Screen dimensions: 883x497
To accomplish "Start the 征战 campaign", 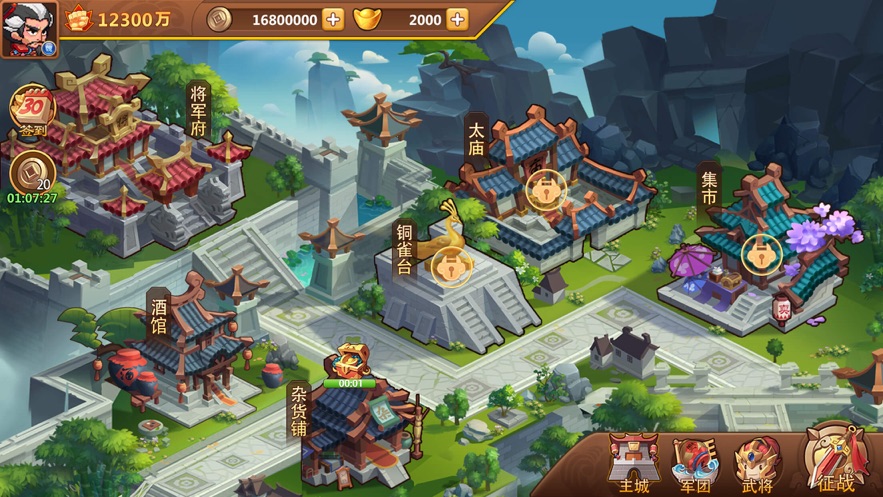I will tap(835, 460).
